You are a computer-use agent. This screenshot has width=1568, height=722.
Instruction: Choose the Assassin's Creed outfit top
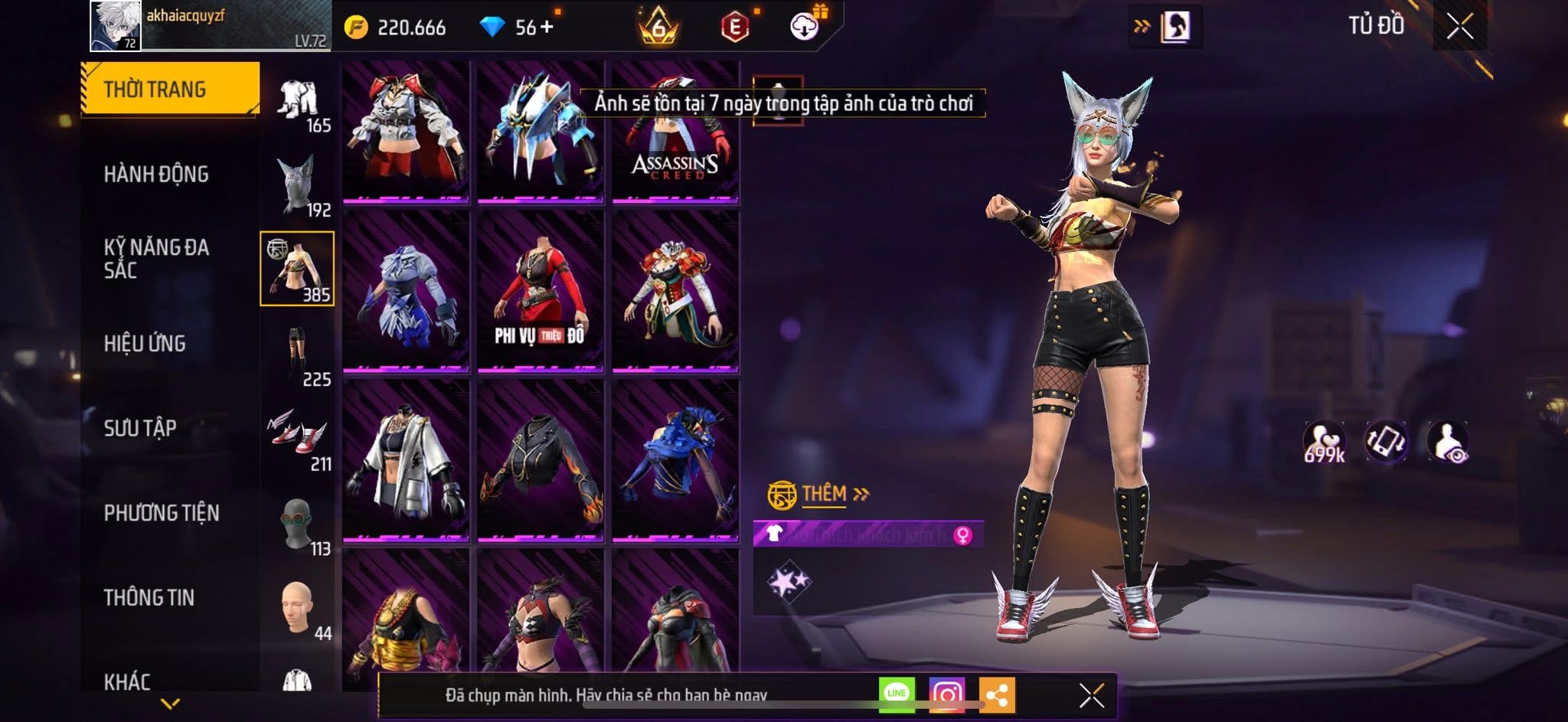pos(675,134)
